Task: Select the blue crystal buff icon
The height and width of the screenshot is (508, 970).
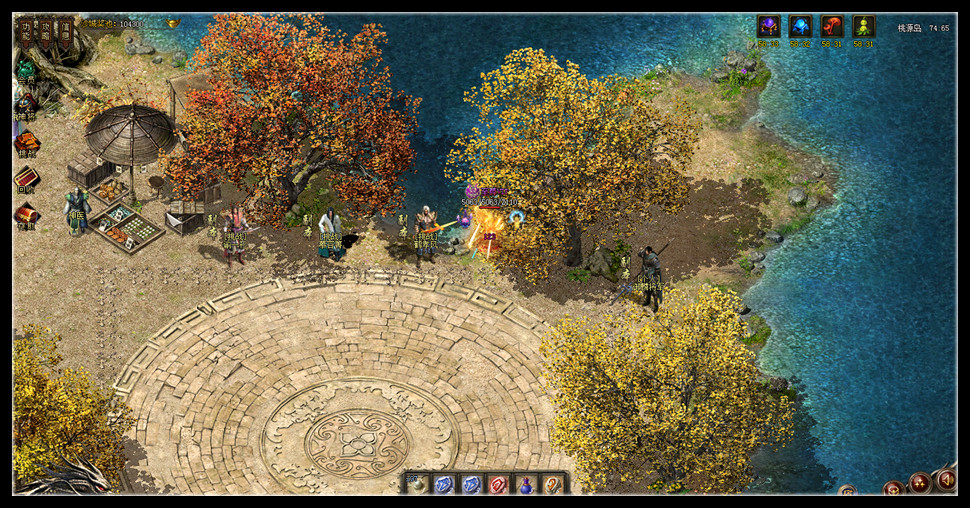Action: pyautogui.click(x=800, y=27)
